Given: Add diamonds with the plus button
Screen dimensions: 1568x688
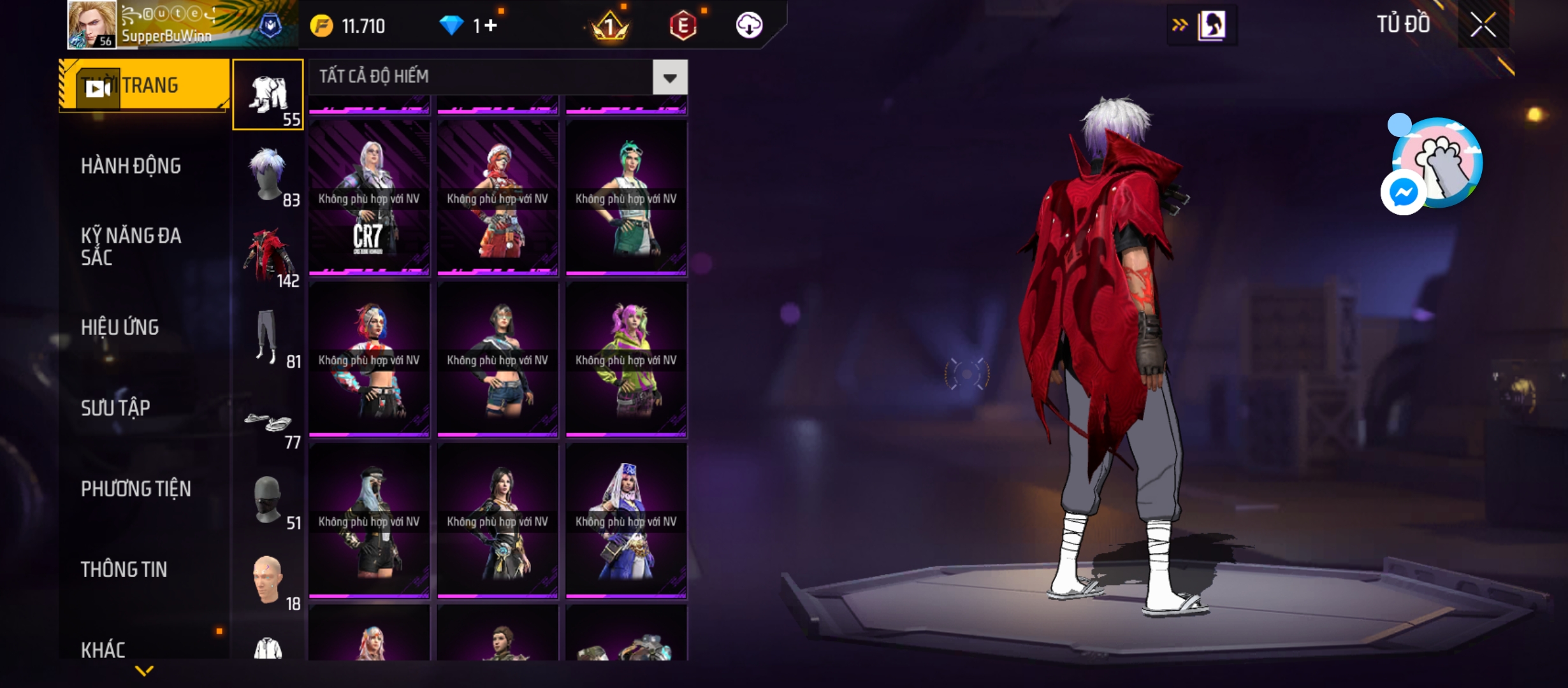Looking at the screenshot, I should [x=490, y=25].
